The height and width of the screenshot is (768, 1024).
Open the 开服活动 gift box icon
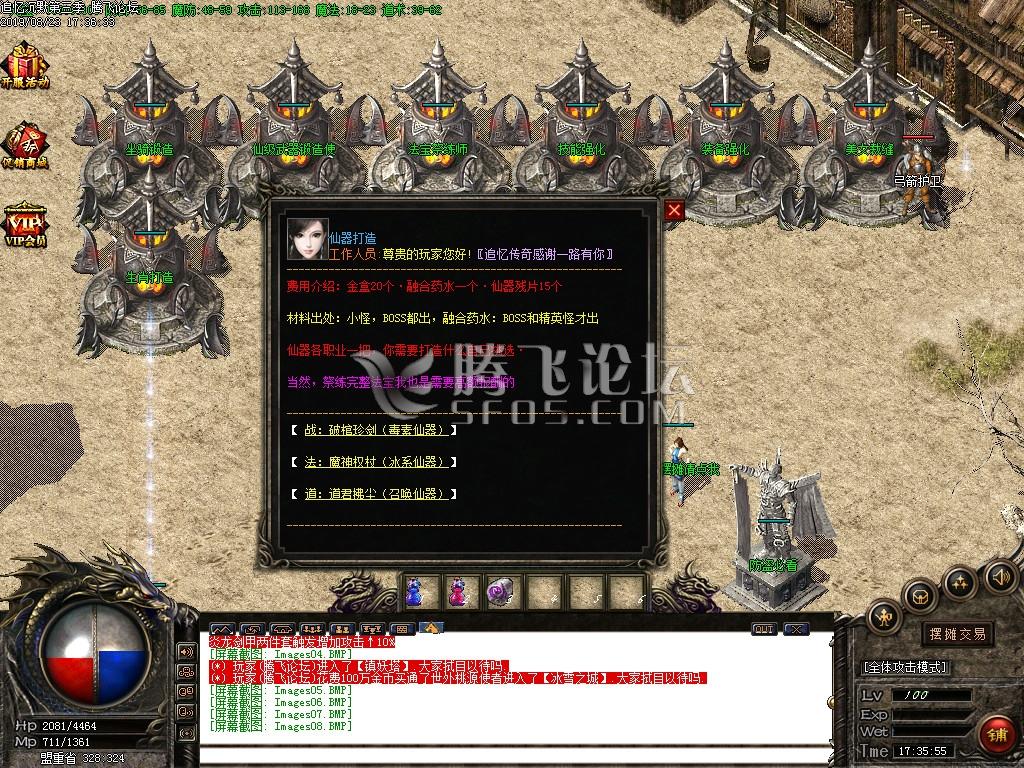pyautogui.click(x=24, y=67)
